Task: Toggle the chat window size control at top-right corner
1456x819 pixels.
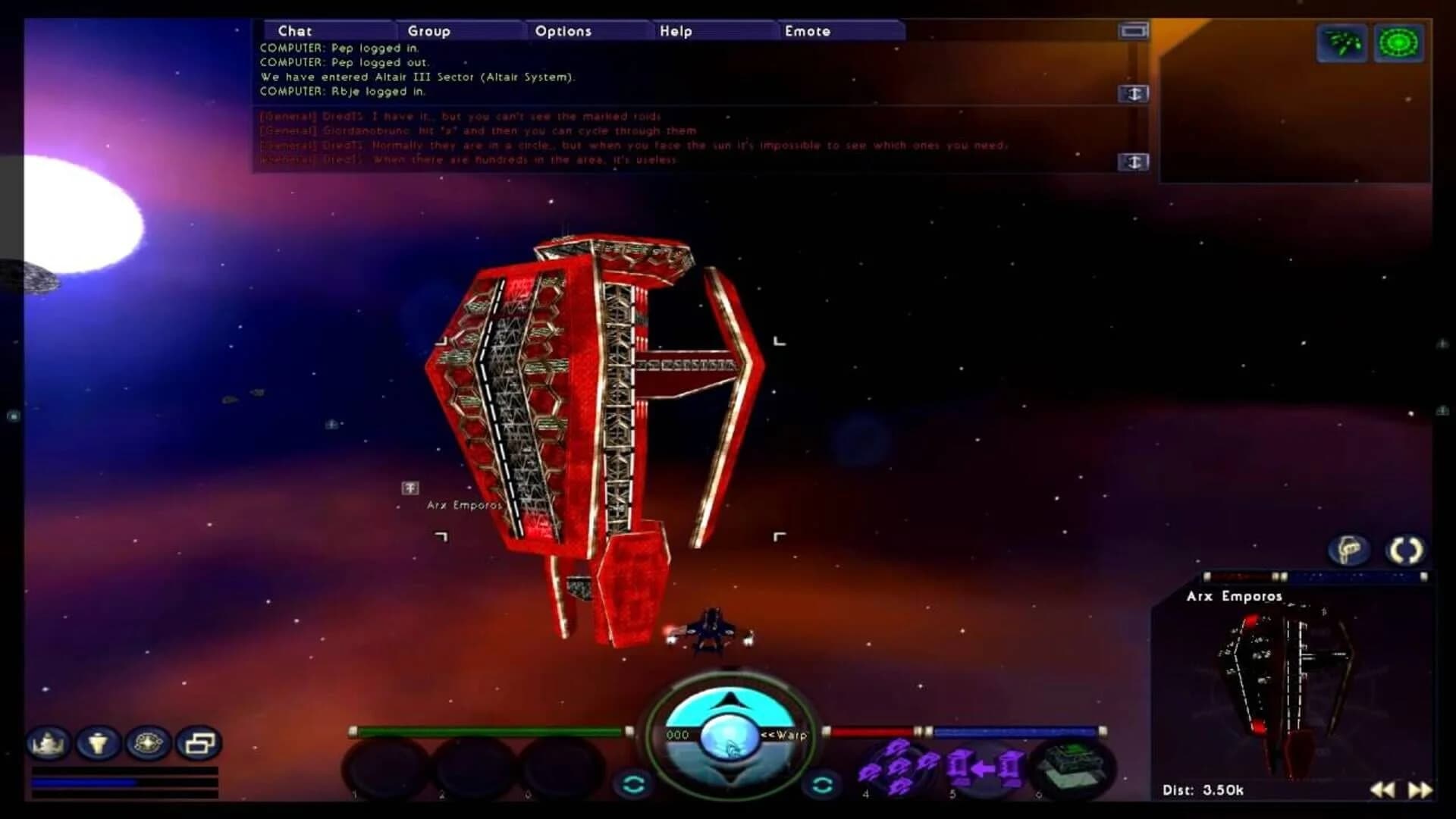Action: tap(1132, 31)
